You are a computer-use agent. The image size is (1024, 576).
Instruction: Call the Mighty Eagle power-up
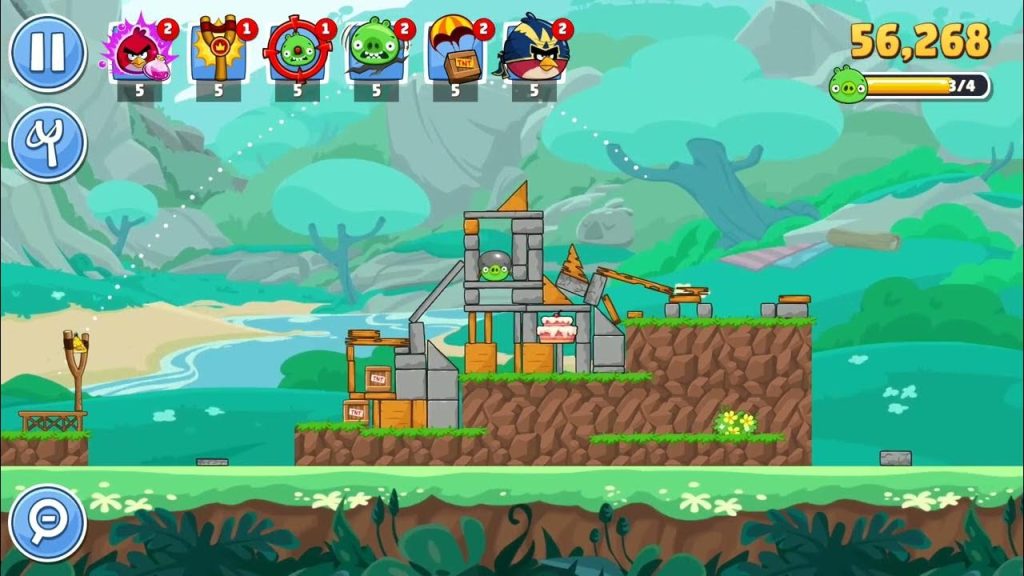535,52
